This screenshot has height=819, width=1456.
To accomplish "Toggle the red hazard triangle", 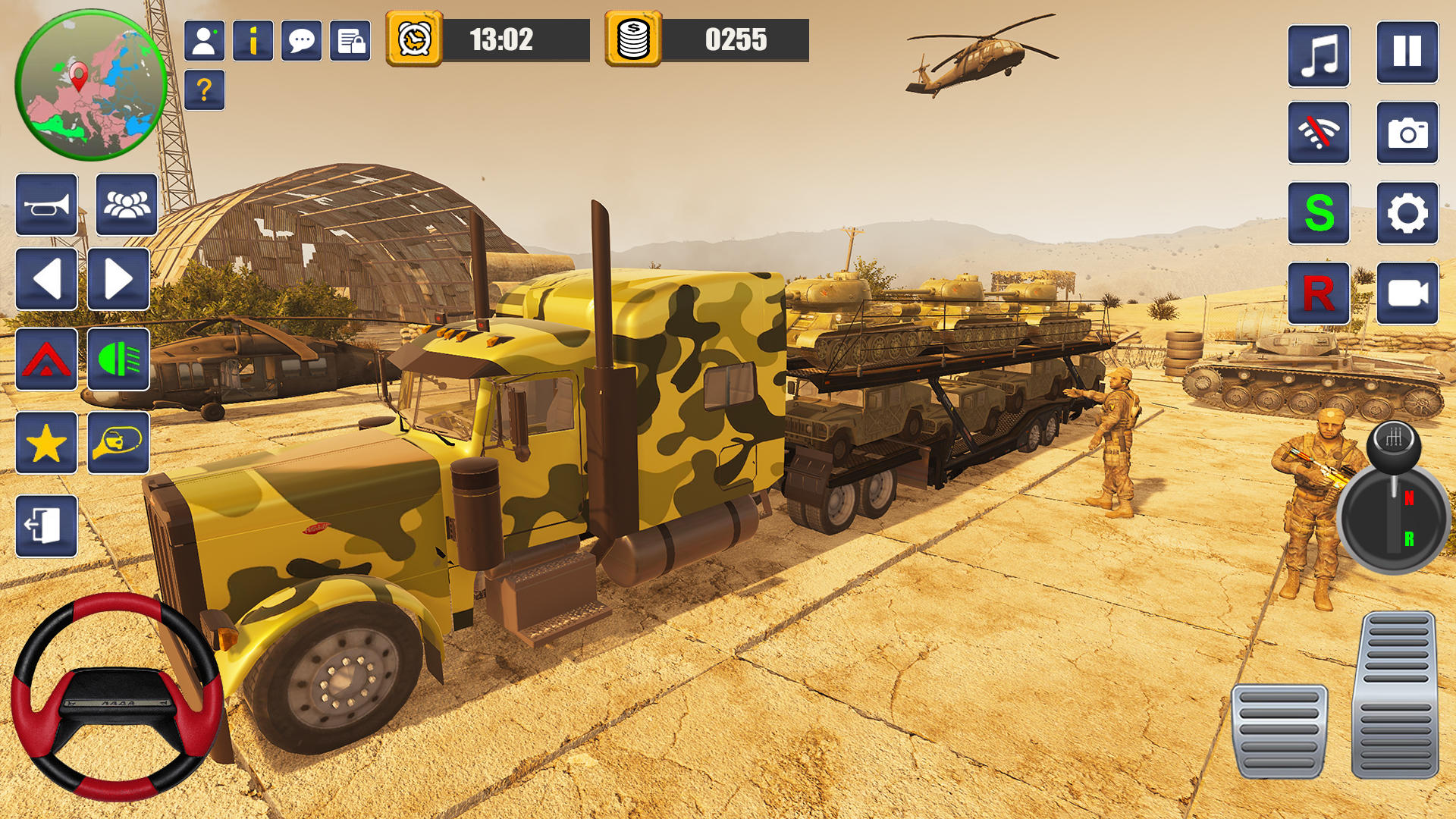I will point(46,359).
